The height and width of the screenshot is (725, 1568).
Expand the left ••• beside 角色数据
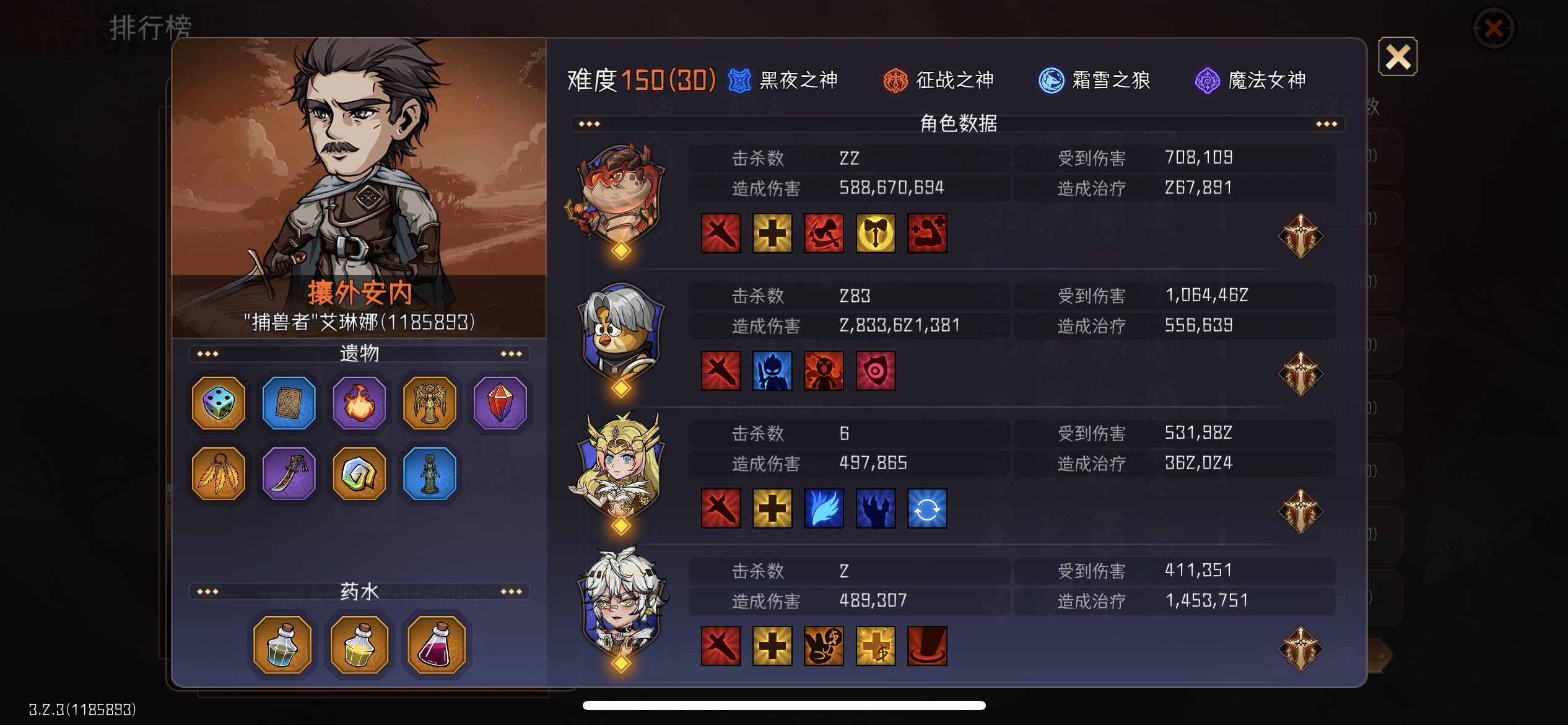click(x=589, y=123)
